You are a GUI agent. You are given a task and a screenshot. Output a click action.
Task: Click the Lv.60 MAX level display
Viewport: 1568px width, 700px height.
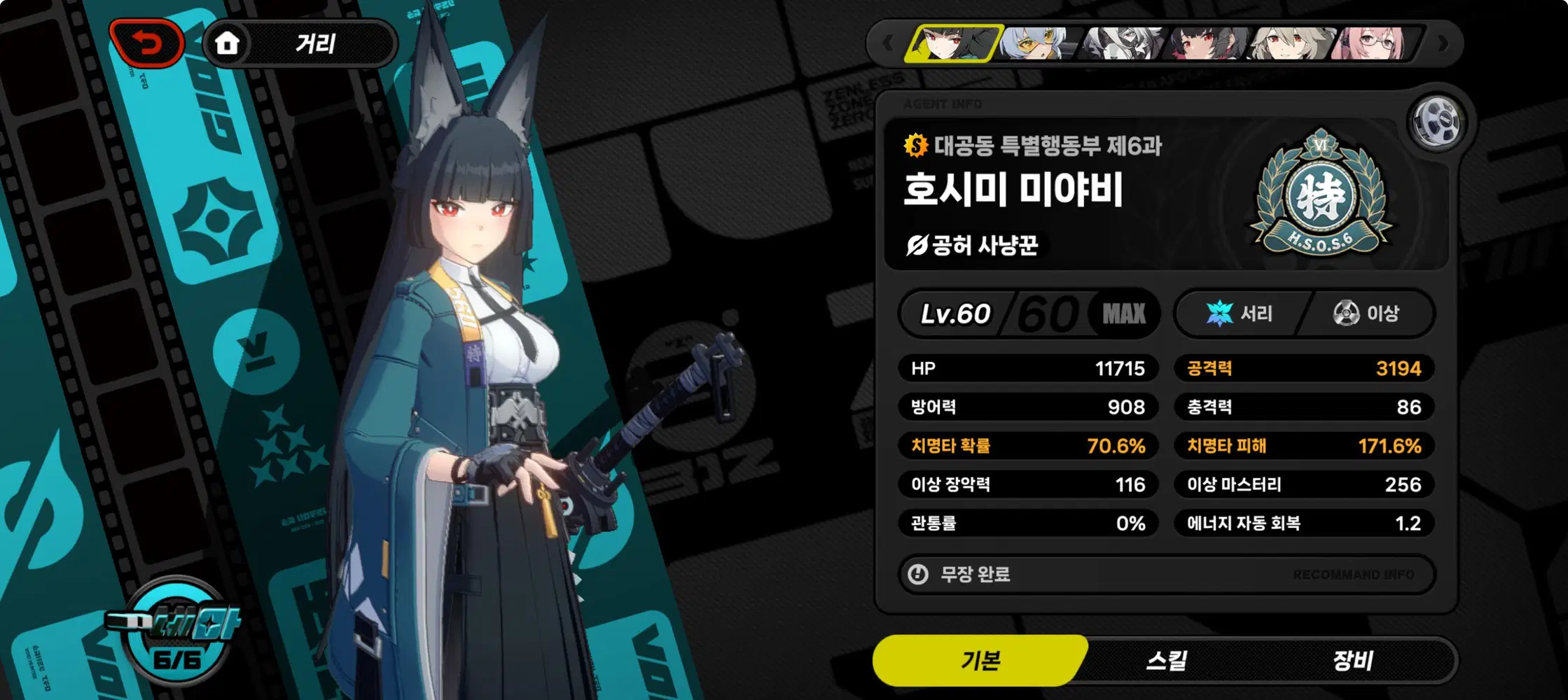pos(1029,314)
